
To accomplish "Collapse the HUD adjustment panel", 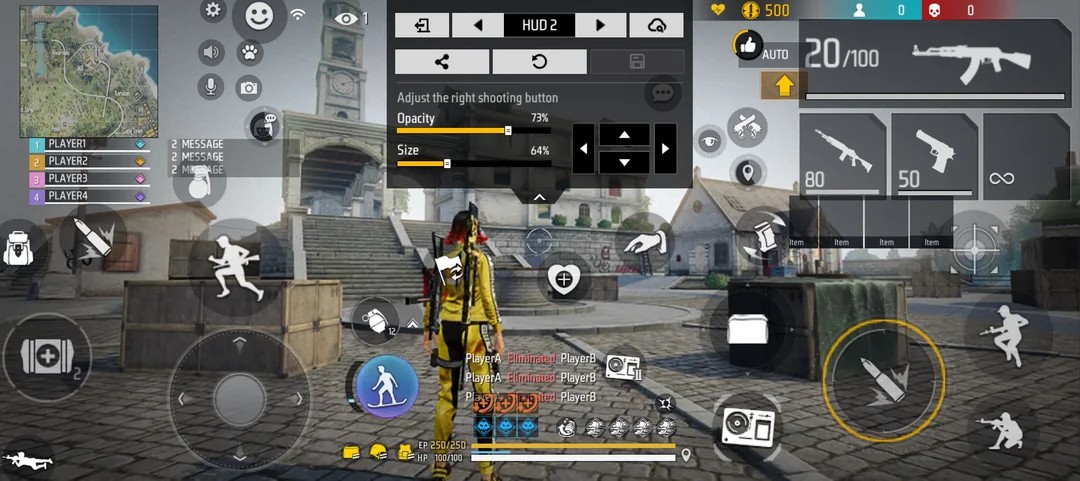I will [539, 197].
